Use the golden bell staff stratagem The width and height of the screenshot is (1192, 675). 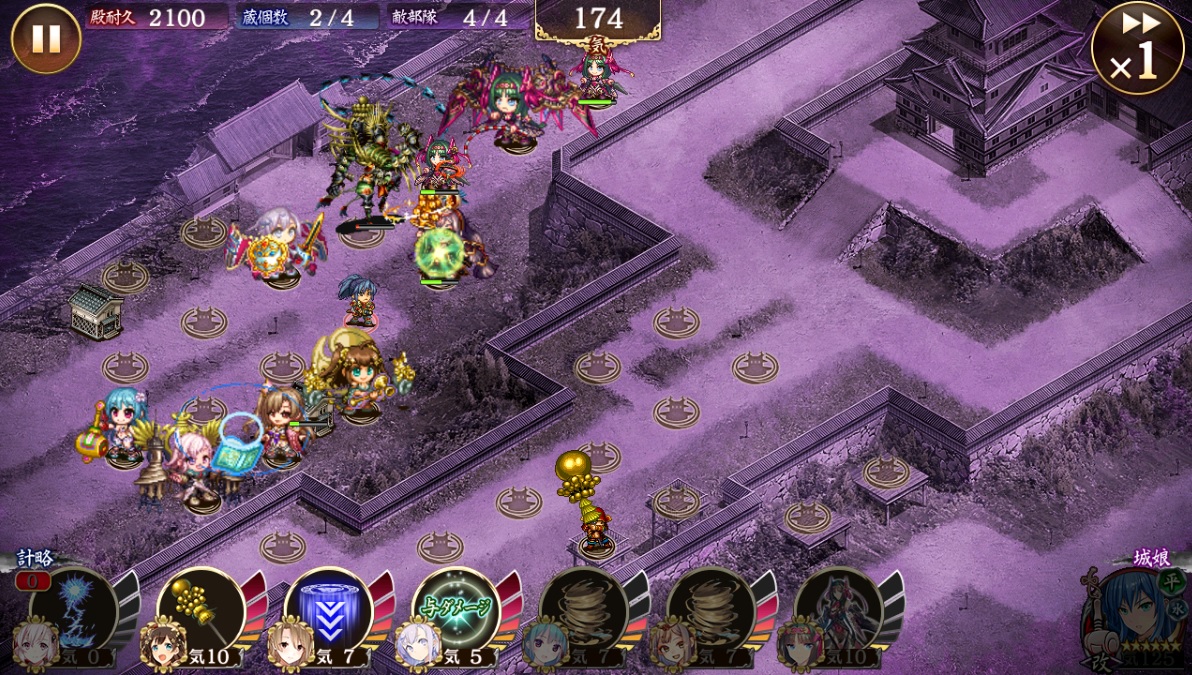tap(200, 610)
